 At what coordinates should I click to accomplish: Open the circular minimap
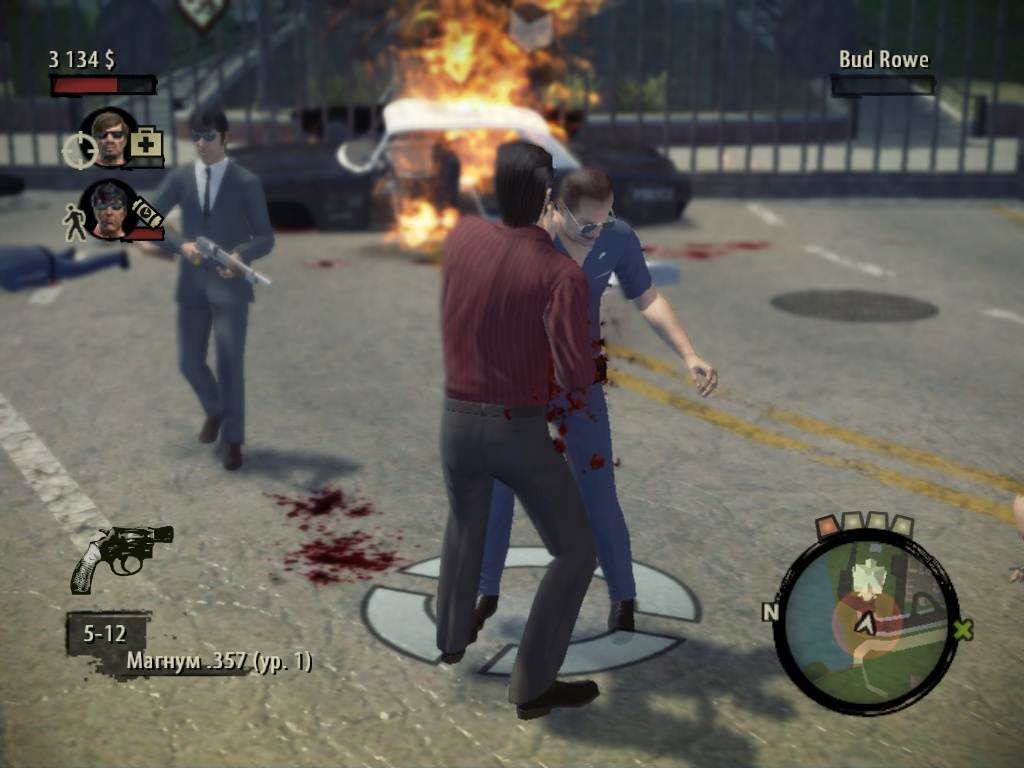[x=866, y=622]
